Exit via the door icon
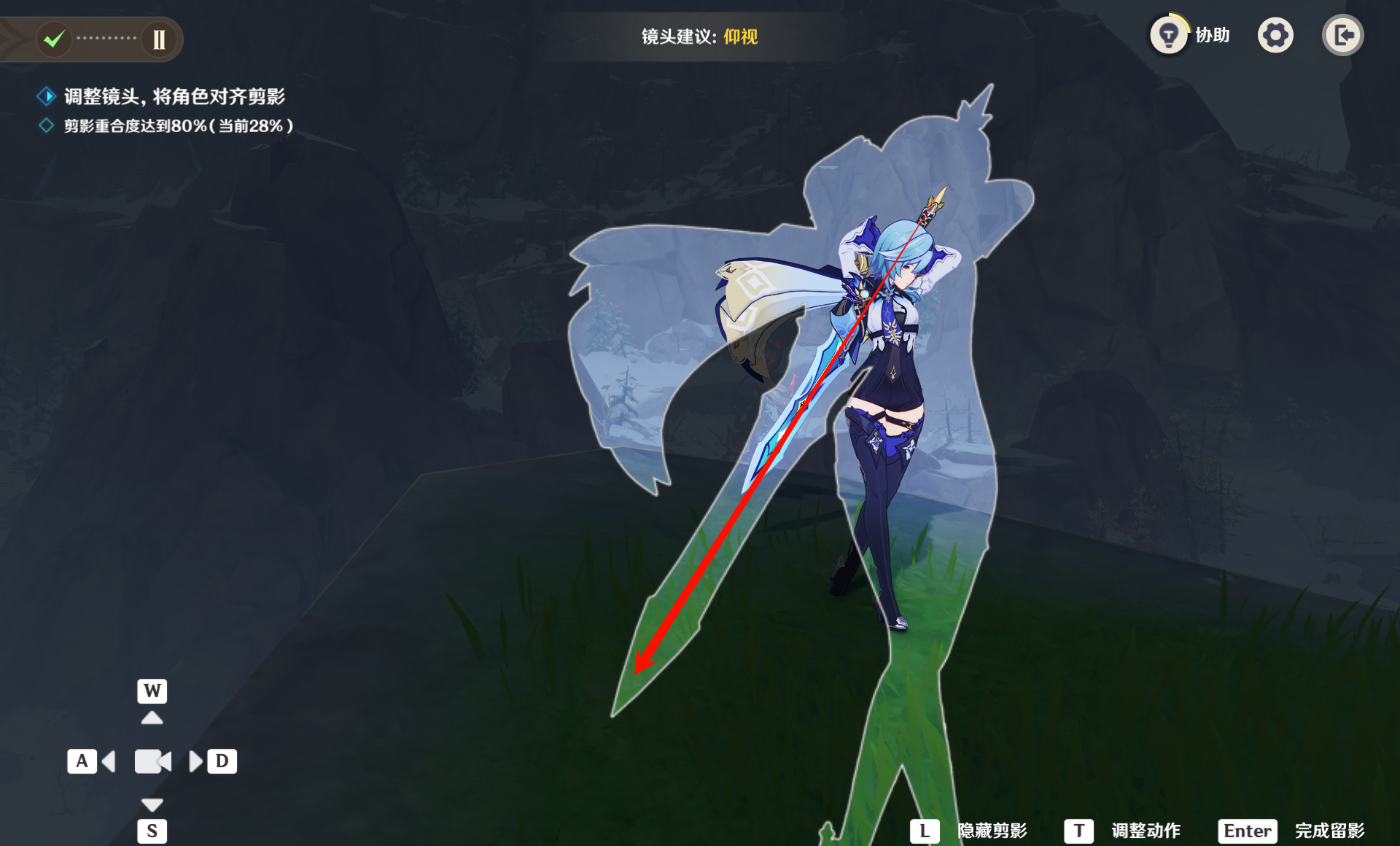The image size is (1400, 846). tap(1342, 35)
